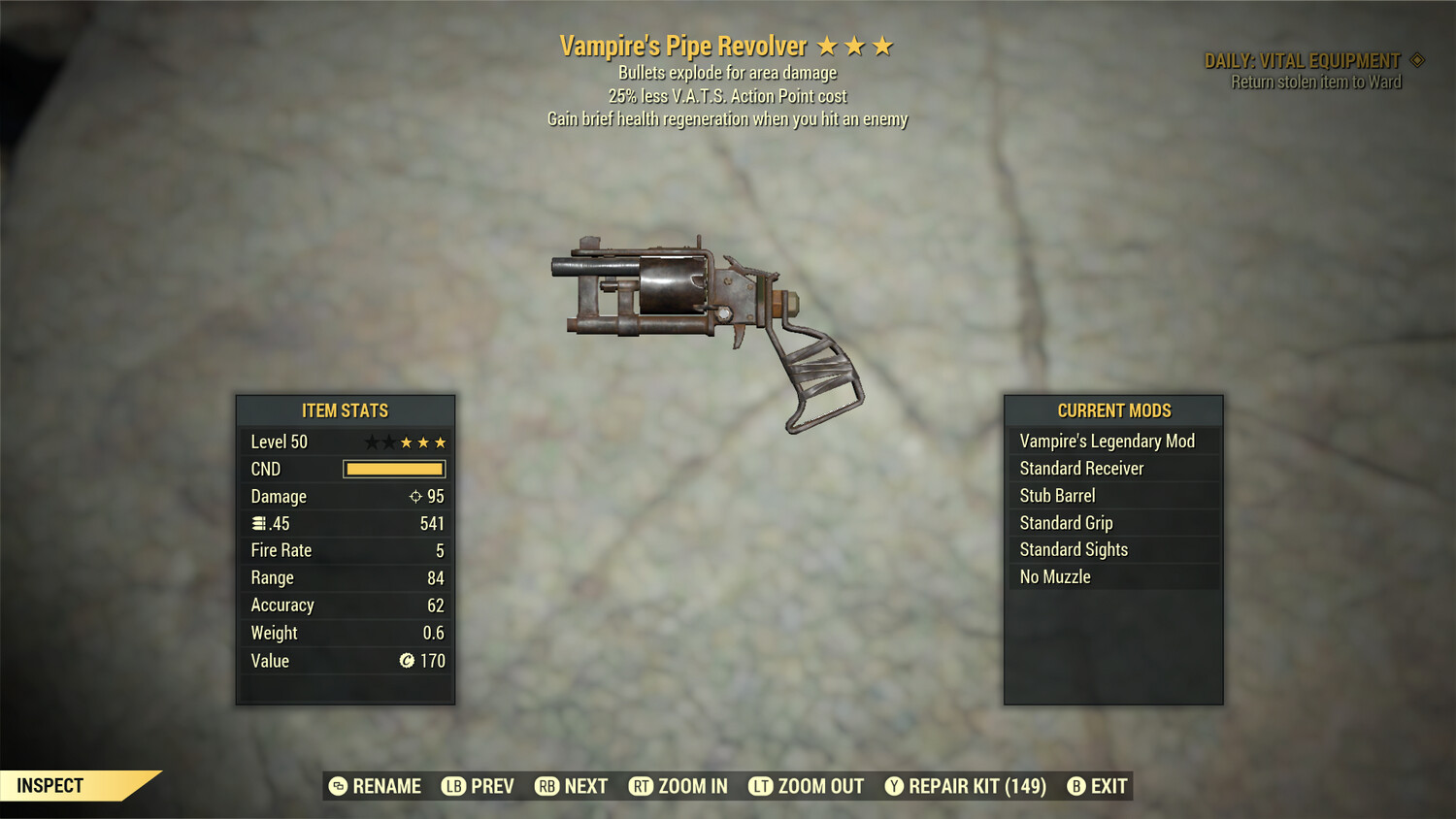
Task: Toggle the first dark star in Level 50 row
Action: (373, 441)
